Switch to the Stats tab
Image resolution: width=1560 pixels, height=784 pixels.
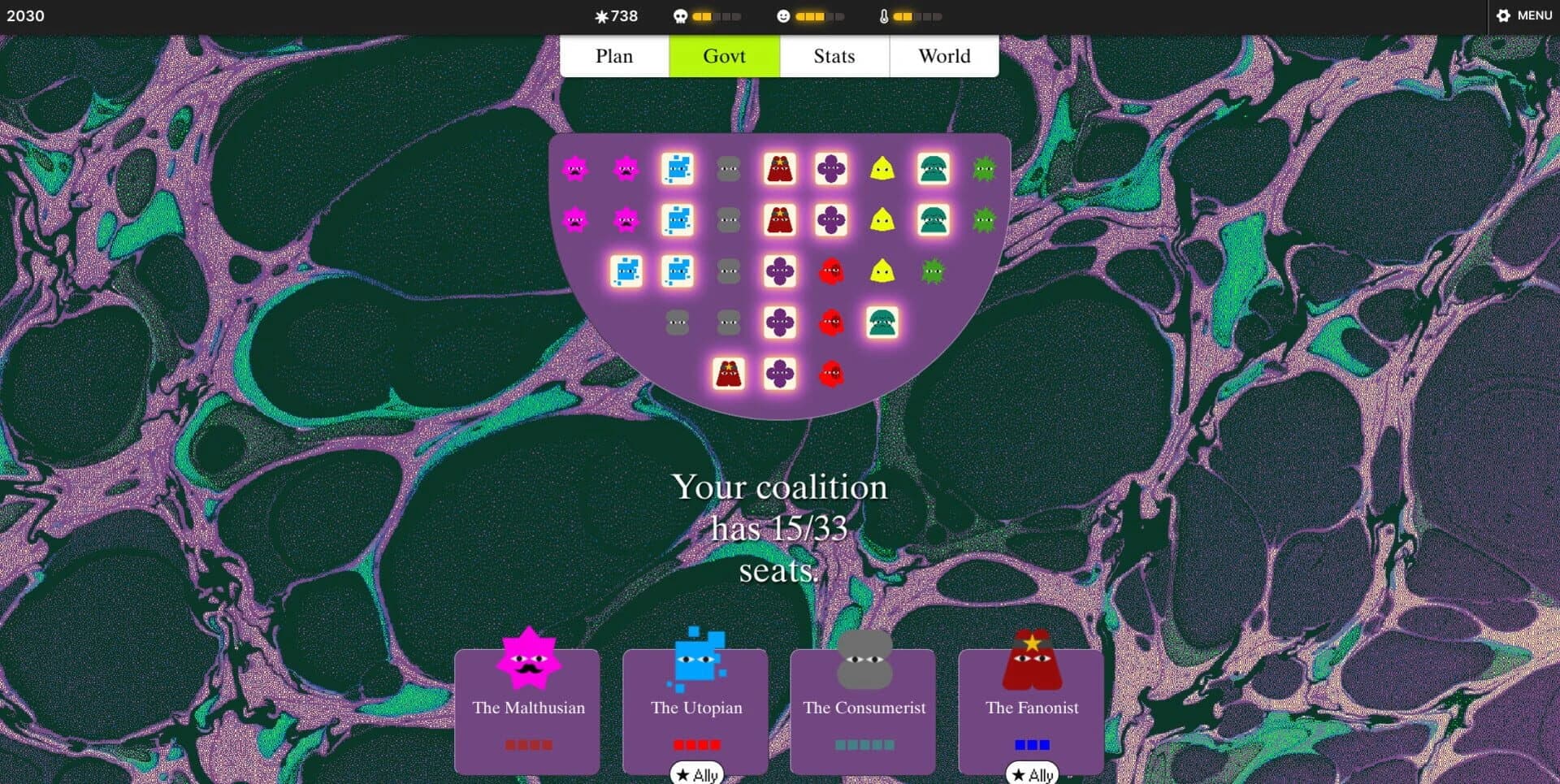(834, 55)
